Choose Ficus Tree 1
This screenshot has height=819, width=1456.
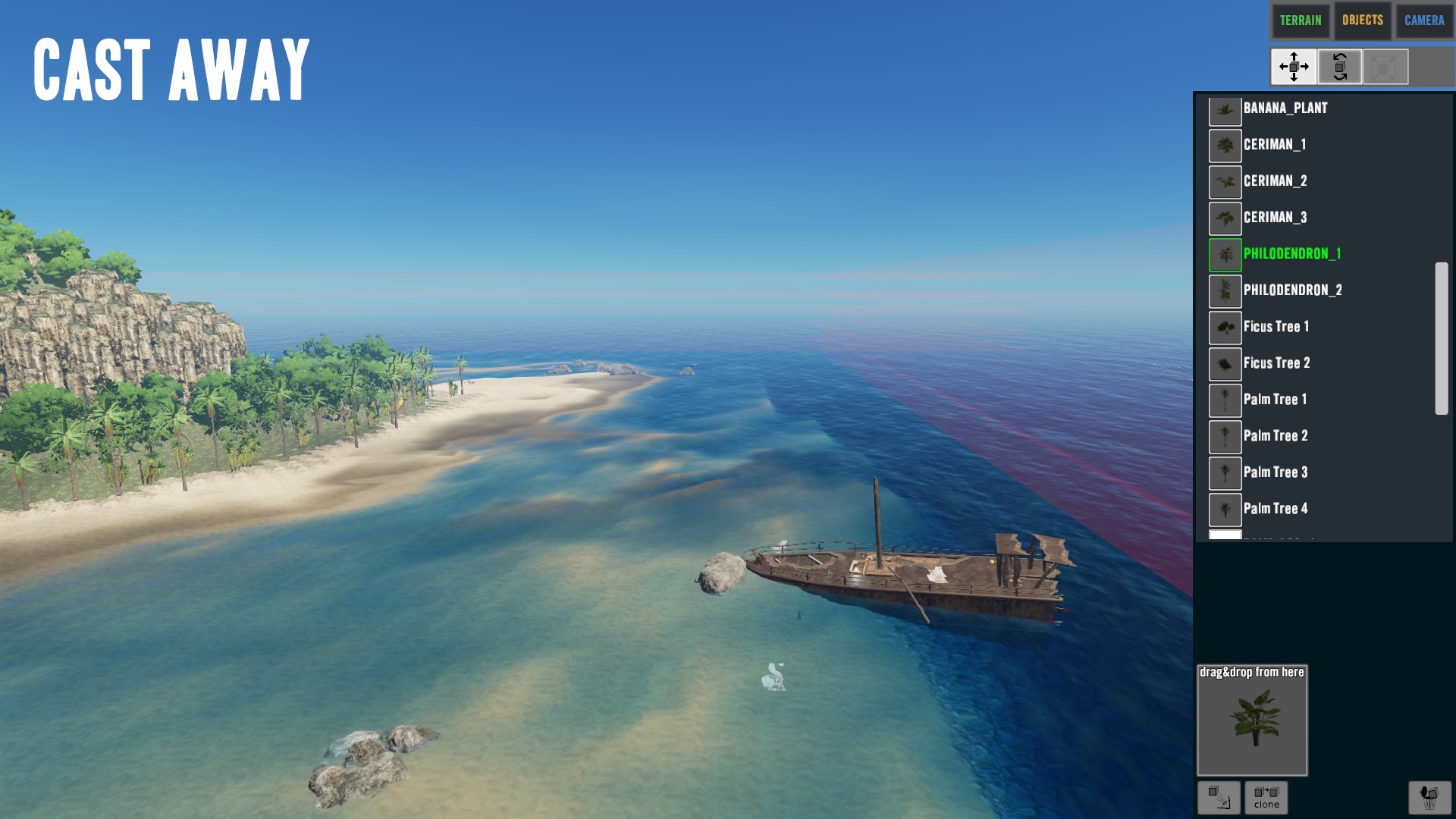(x=1276, y=327)
